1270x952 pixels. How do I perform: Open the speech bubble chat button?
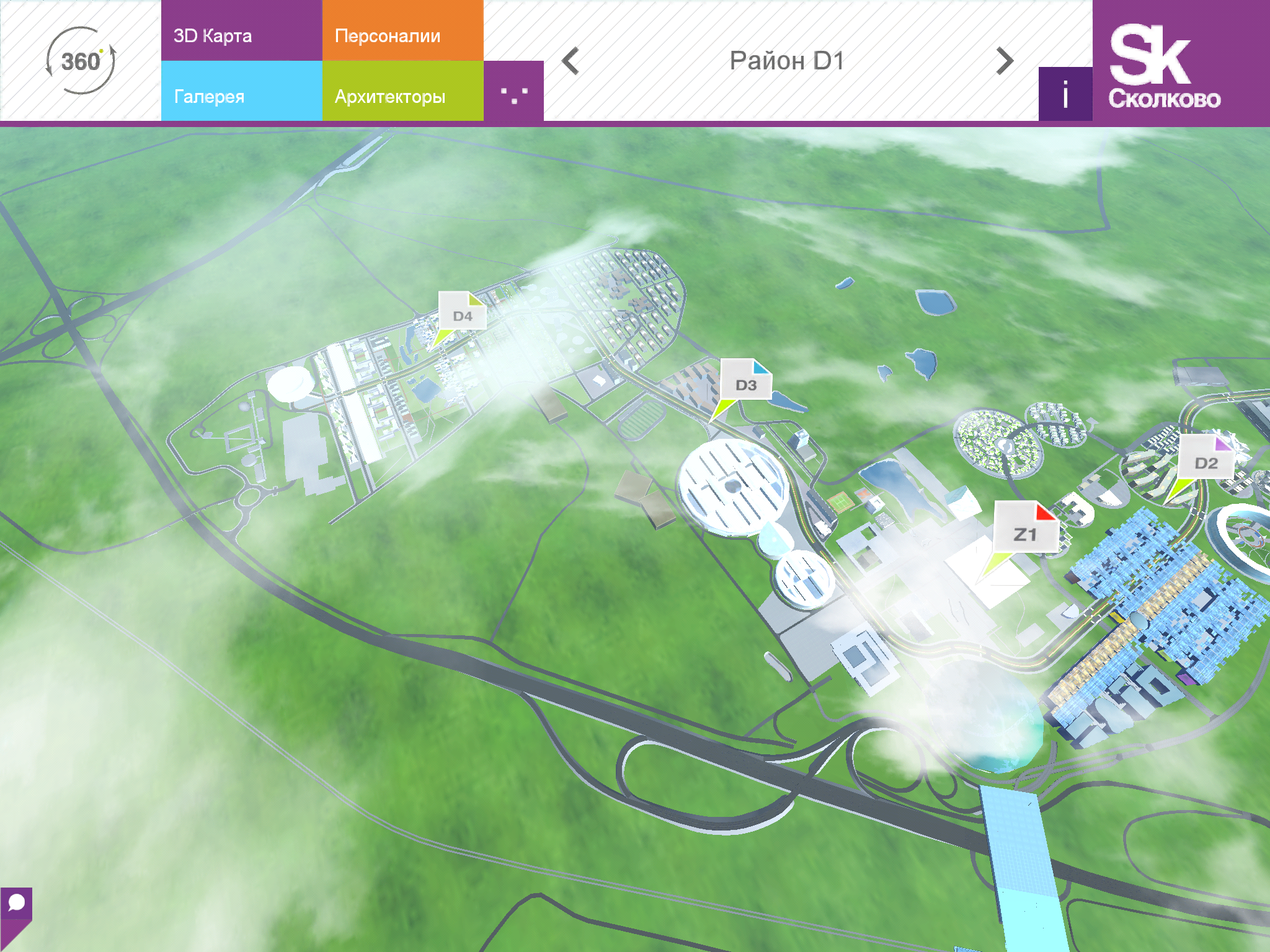tap(16, 904)
